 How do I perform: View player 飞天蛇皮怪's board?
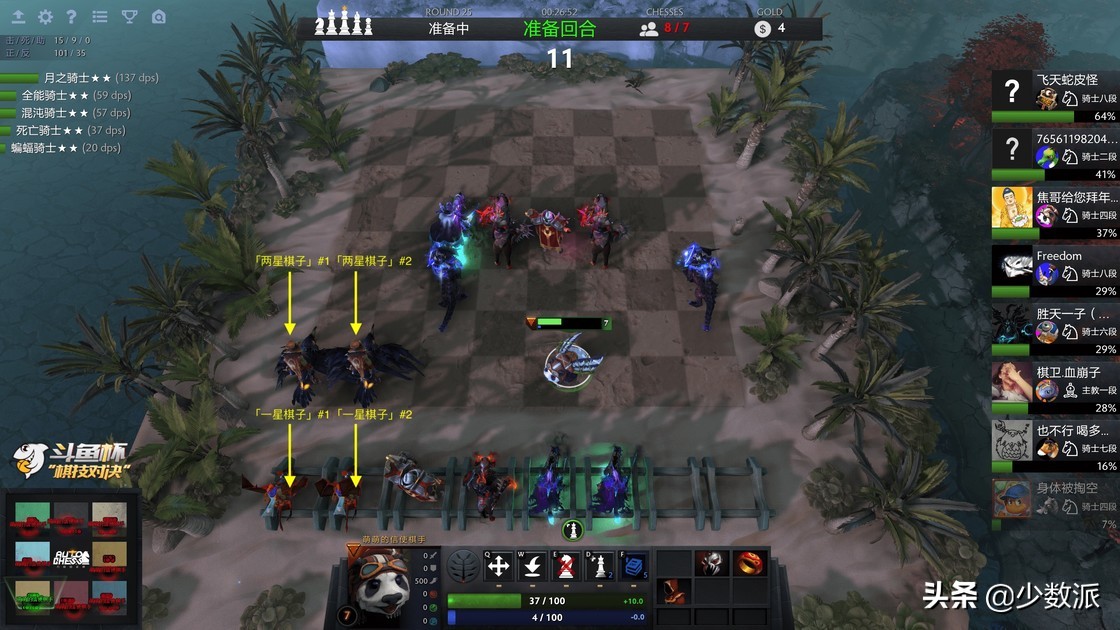point(1054,95)
